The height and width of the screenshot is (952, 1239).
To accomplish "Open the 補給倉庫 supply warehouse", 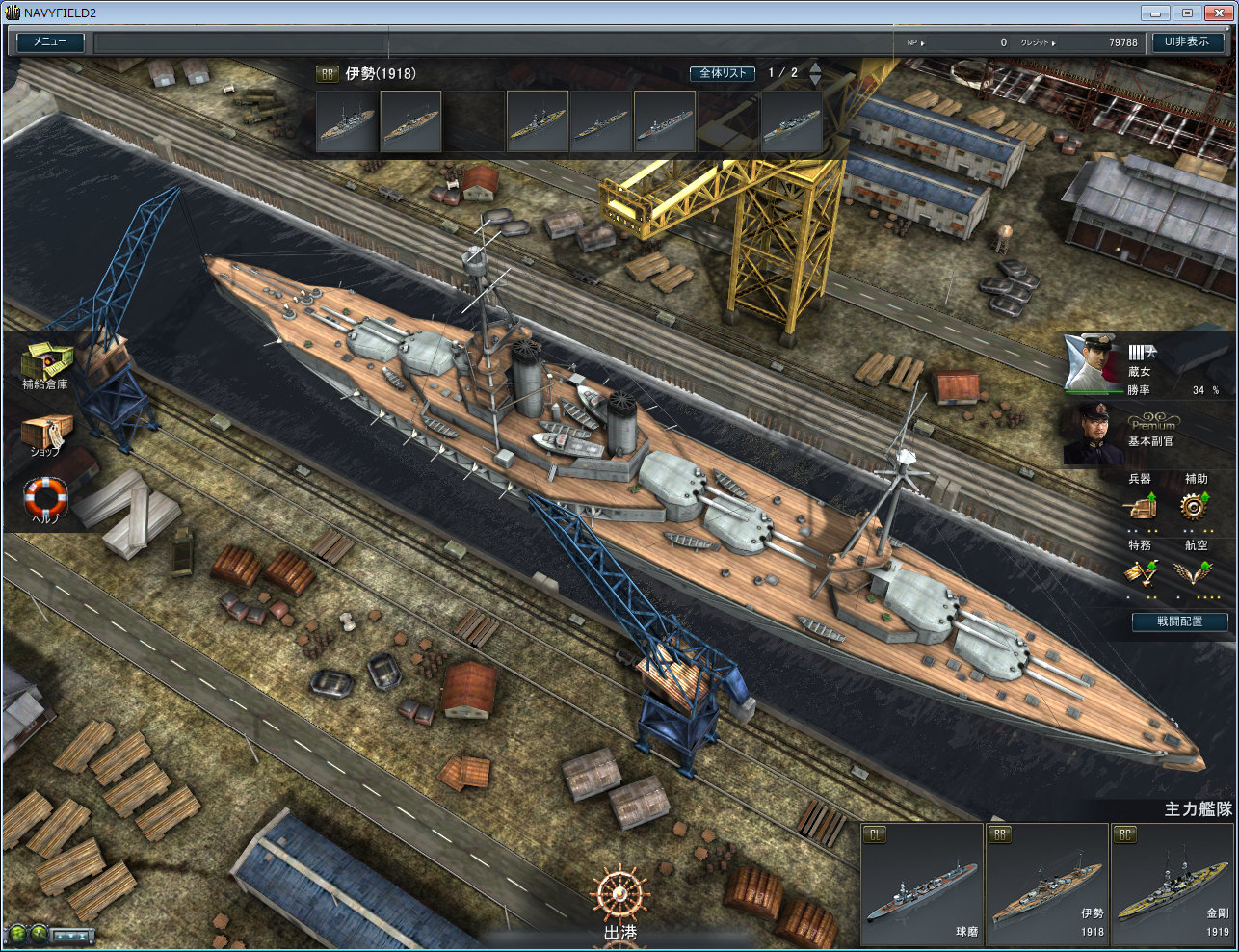I will 45,365.
